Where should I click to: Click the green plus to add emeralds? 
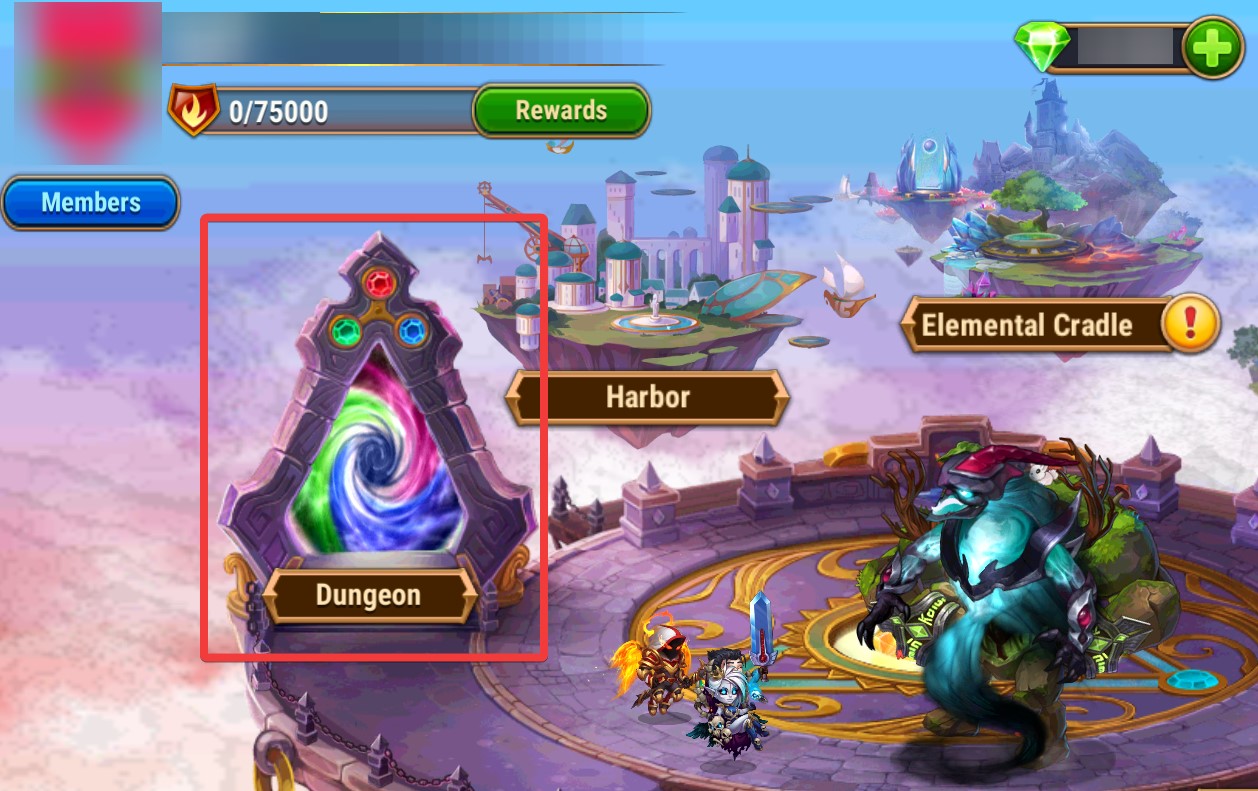[1212, 47]
